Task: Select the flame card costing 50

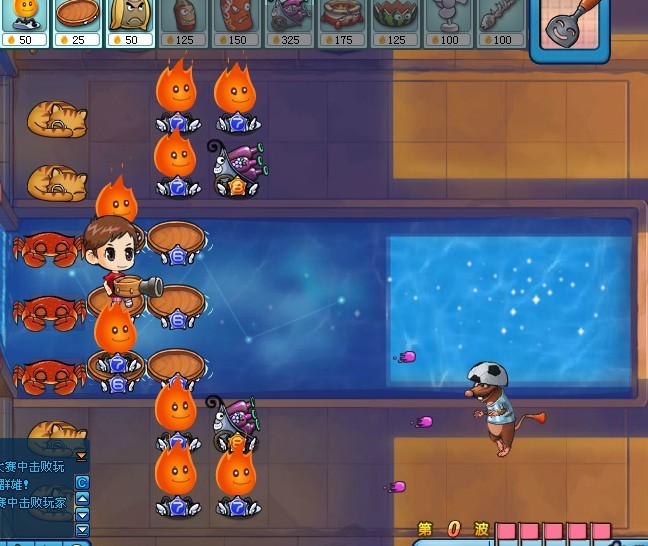Action: tap(25, 20)
